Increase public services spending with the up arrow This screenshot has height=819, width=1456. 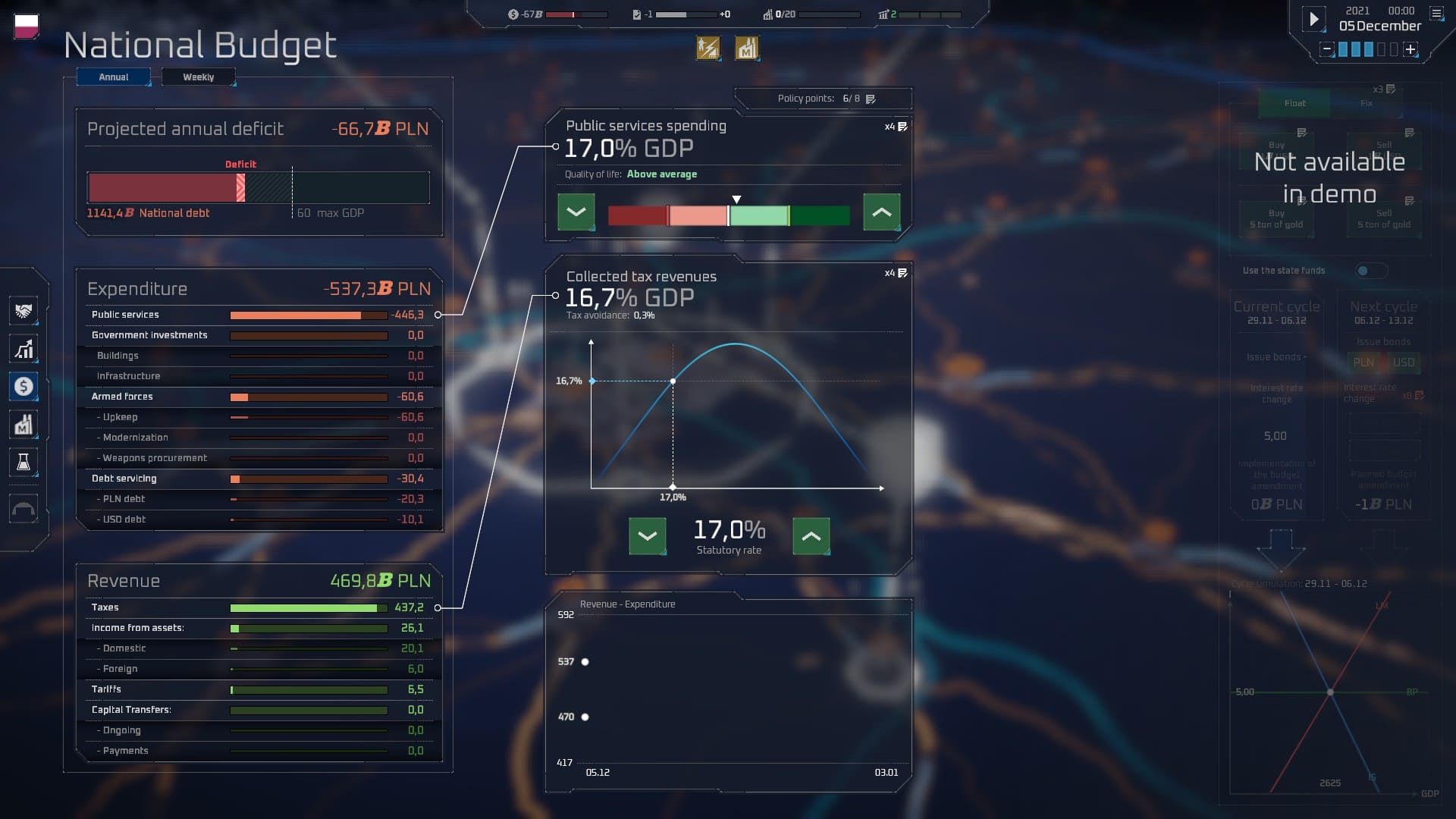pos(881,212)
